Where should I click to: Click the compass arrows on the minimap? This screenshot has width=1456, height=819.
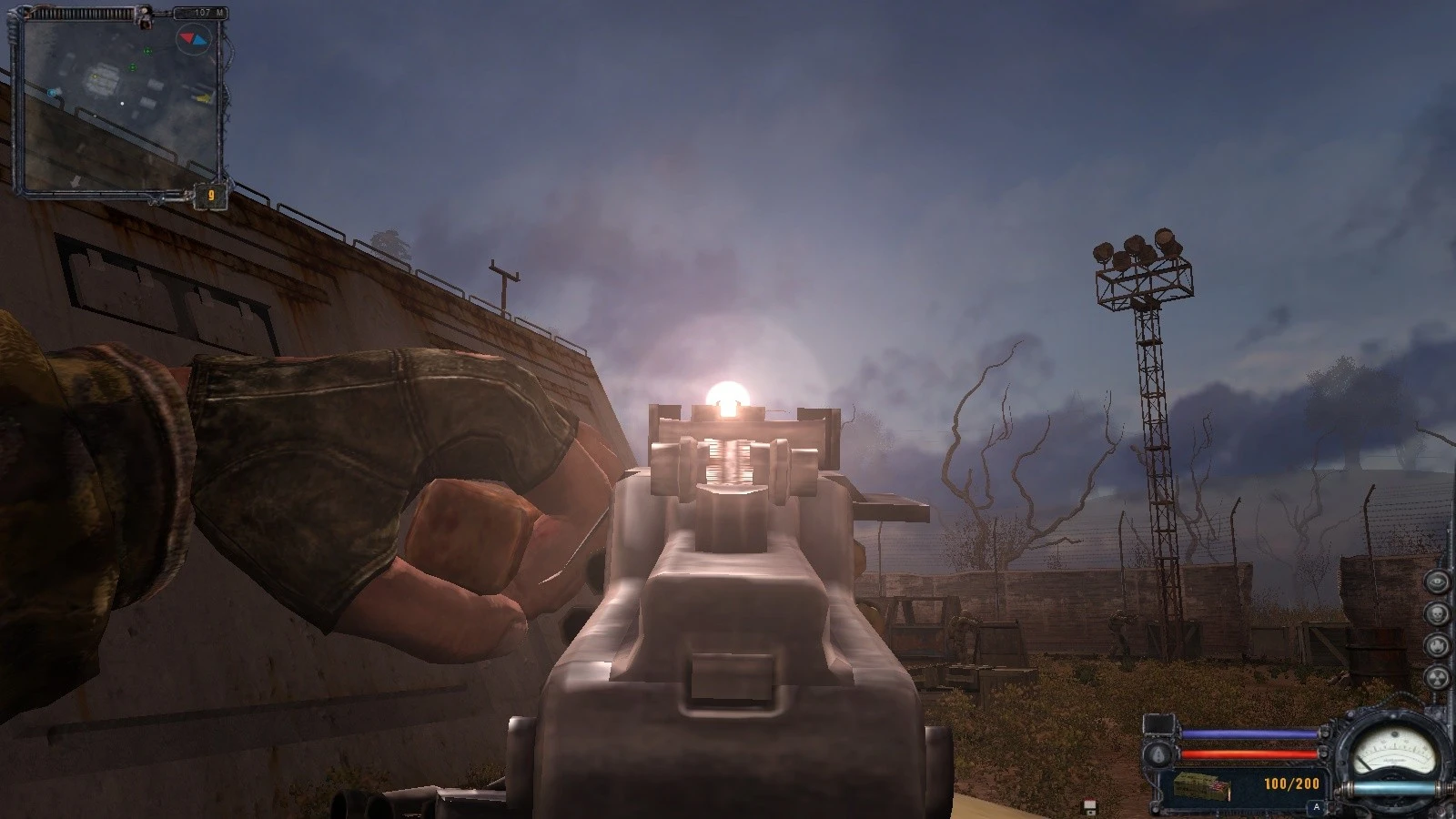pos(193,39)
